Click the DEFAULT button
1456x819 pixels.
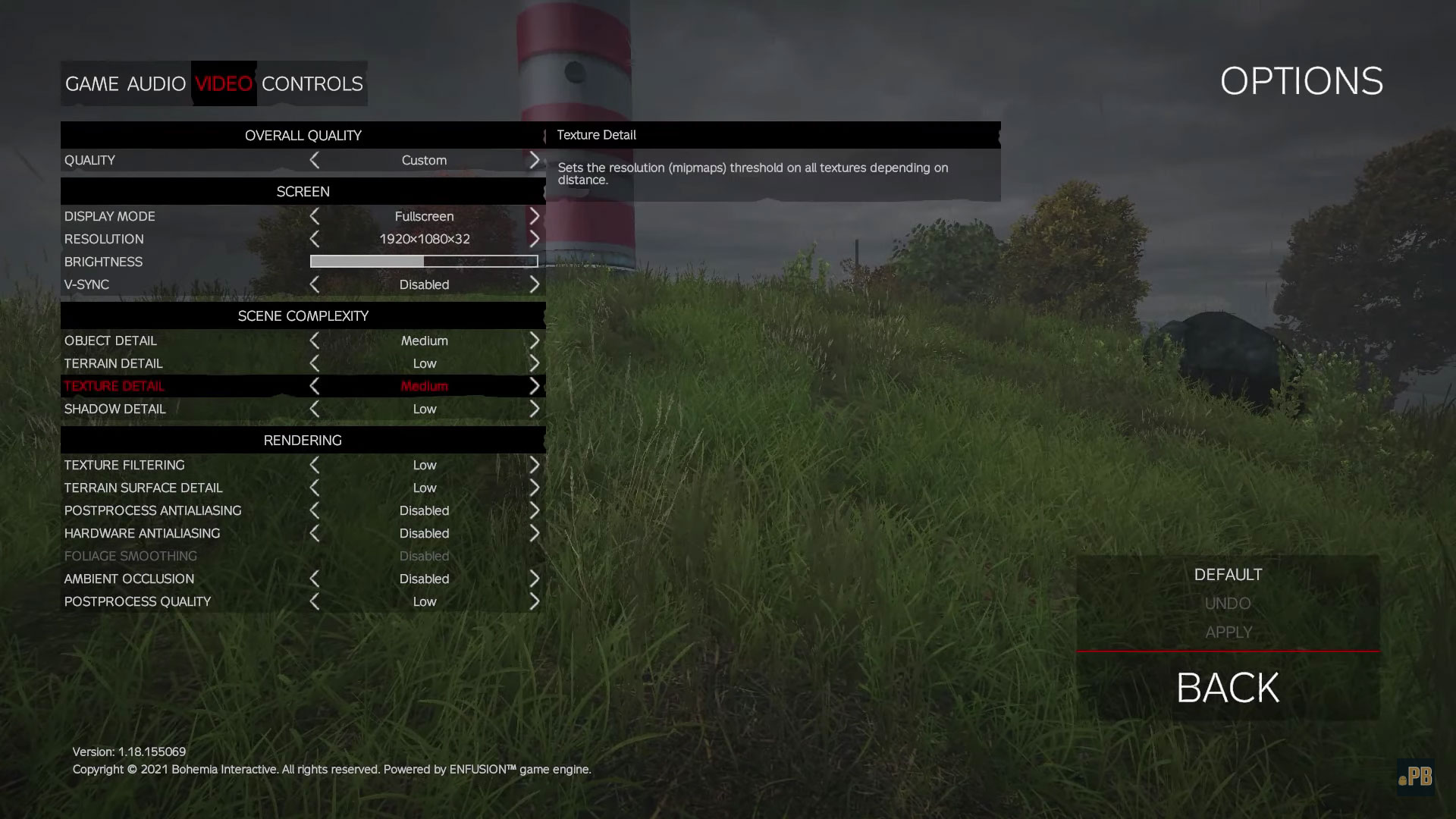(1228, 575)
